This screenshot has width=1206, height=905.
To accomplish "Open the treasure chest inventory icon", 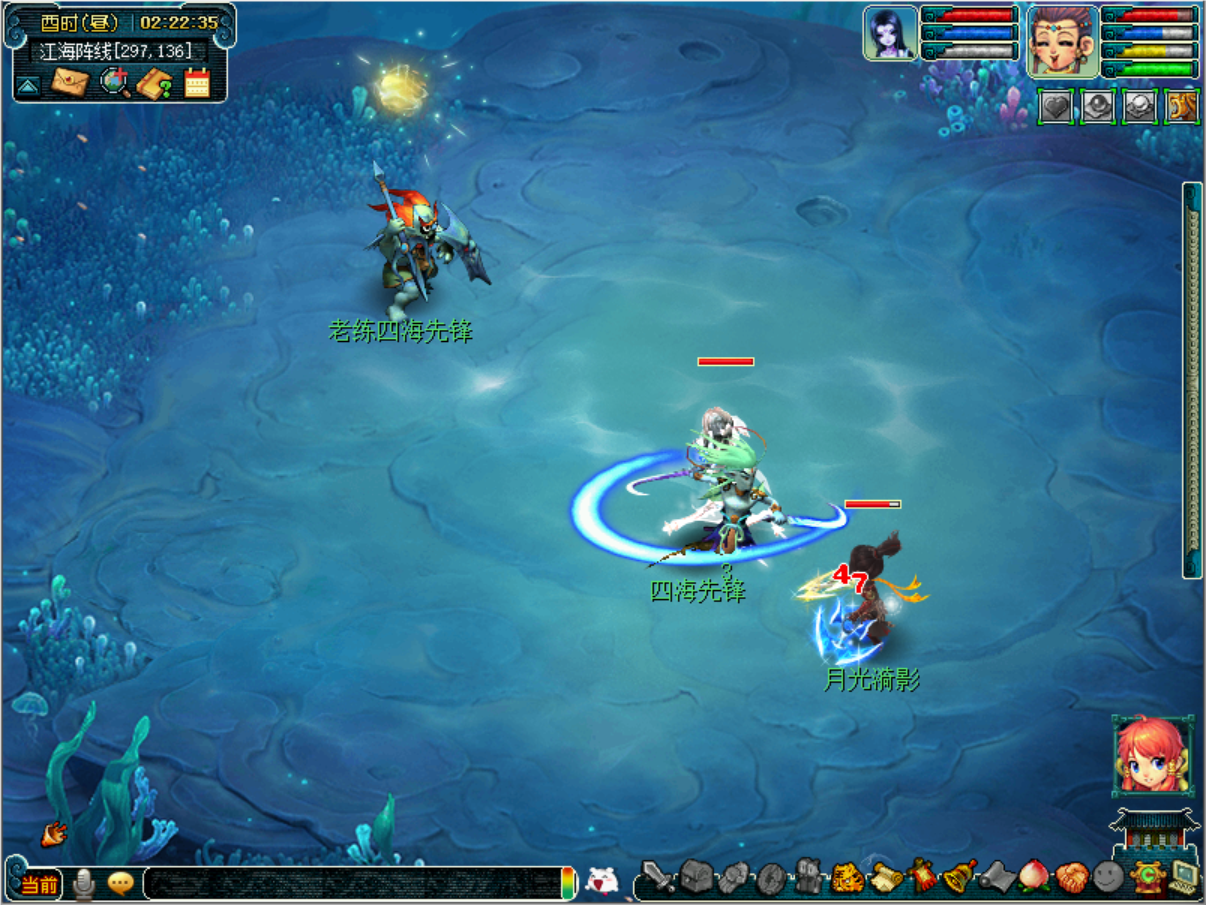I will point(696,877).
